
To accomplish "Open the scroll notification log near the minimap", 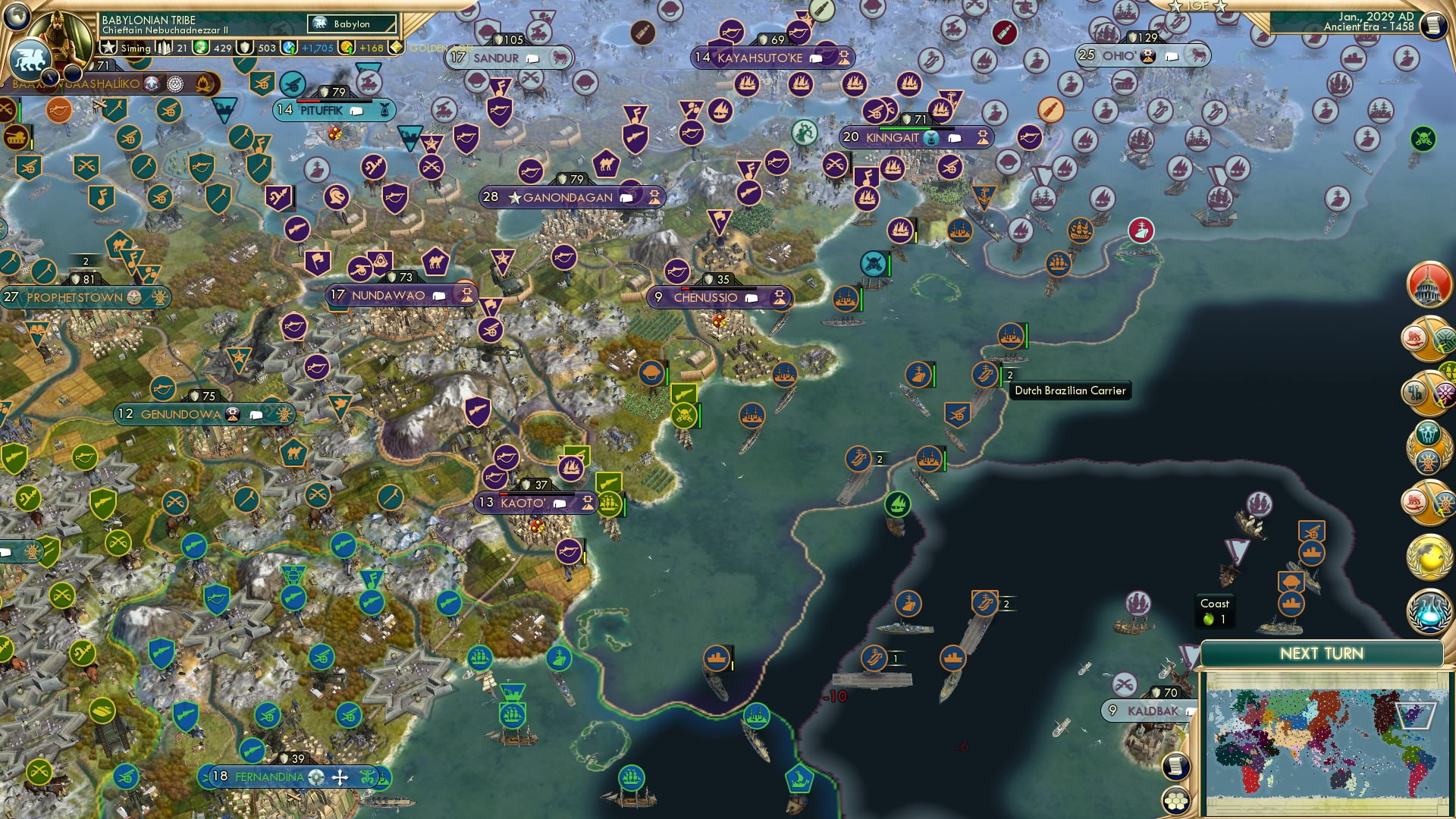I will 1176,767.
